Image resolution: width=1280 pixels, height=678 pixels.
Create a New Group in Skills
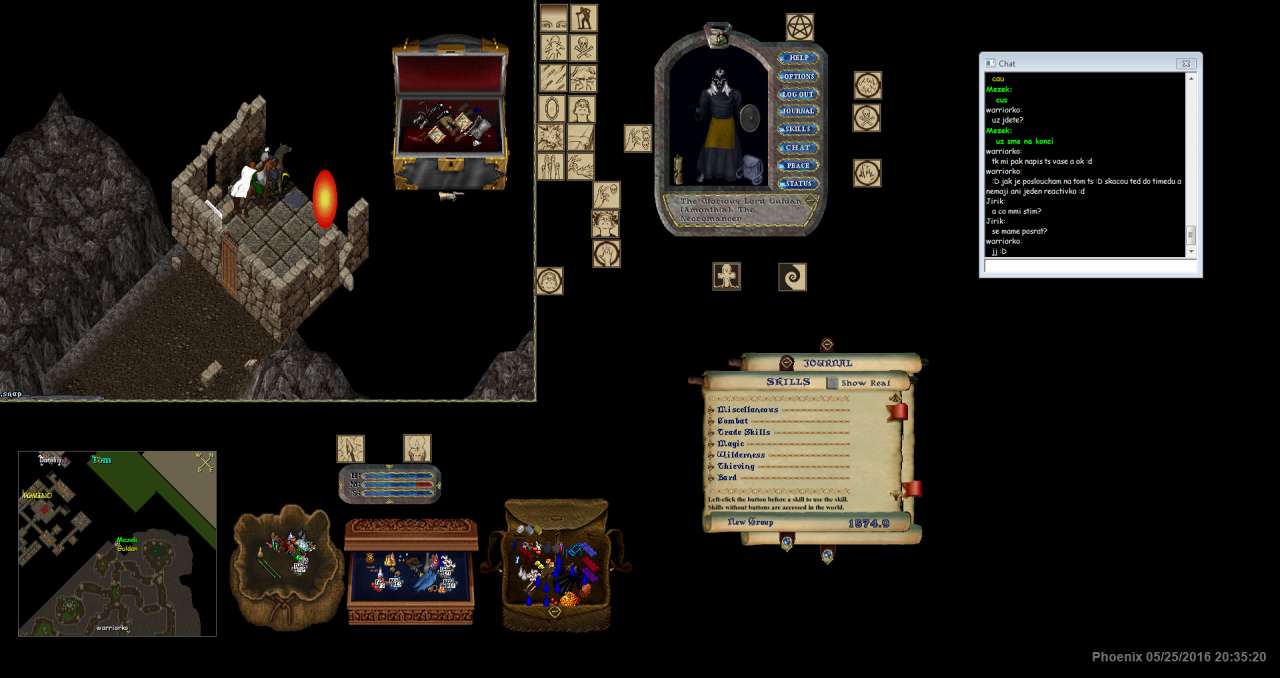click(x=750, y=522)
